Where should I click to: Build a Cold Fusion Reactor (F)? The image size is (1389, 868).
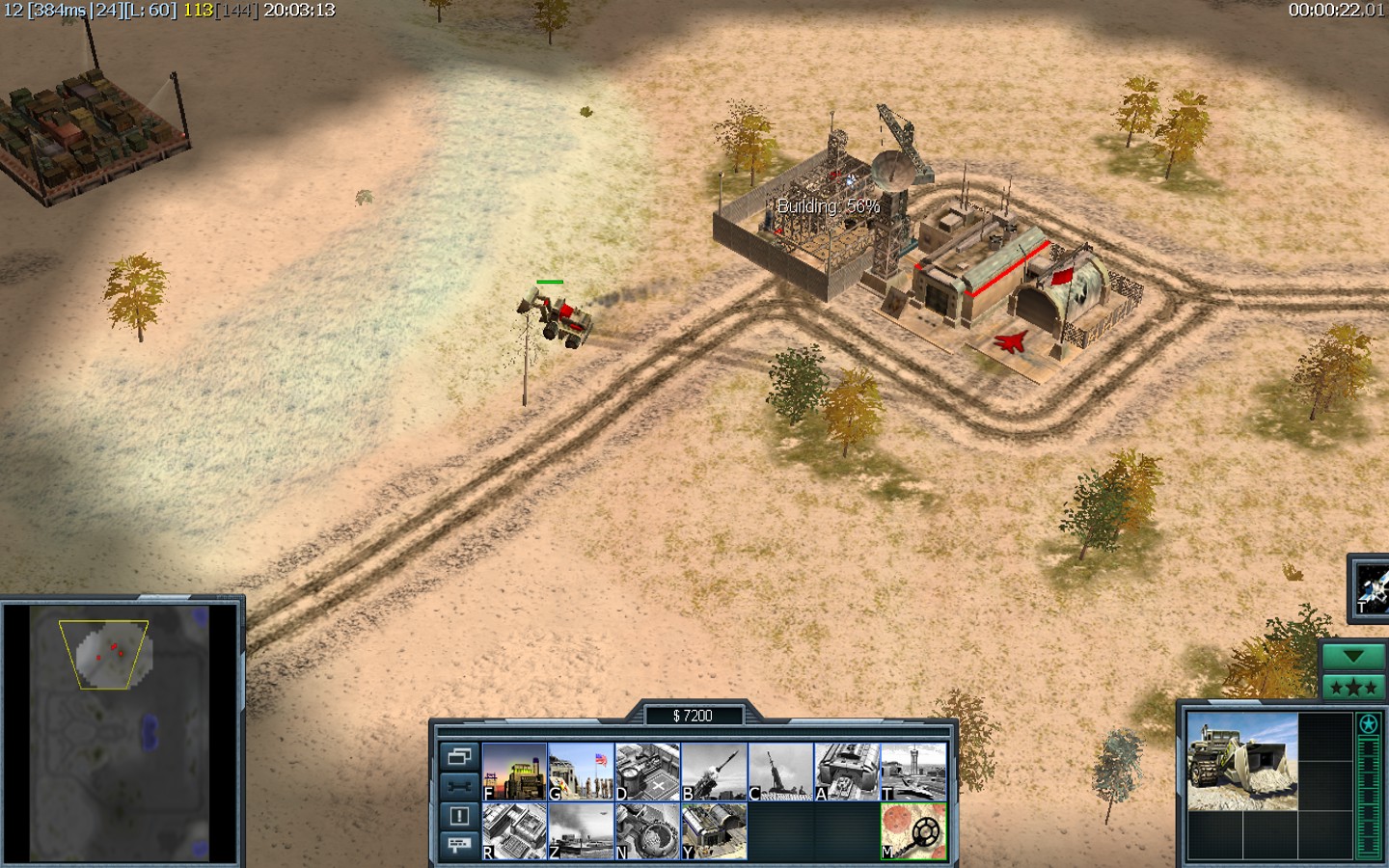514,772
